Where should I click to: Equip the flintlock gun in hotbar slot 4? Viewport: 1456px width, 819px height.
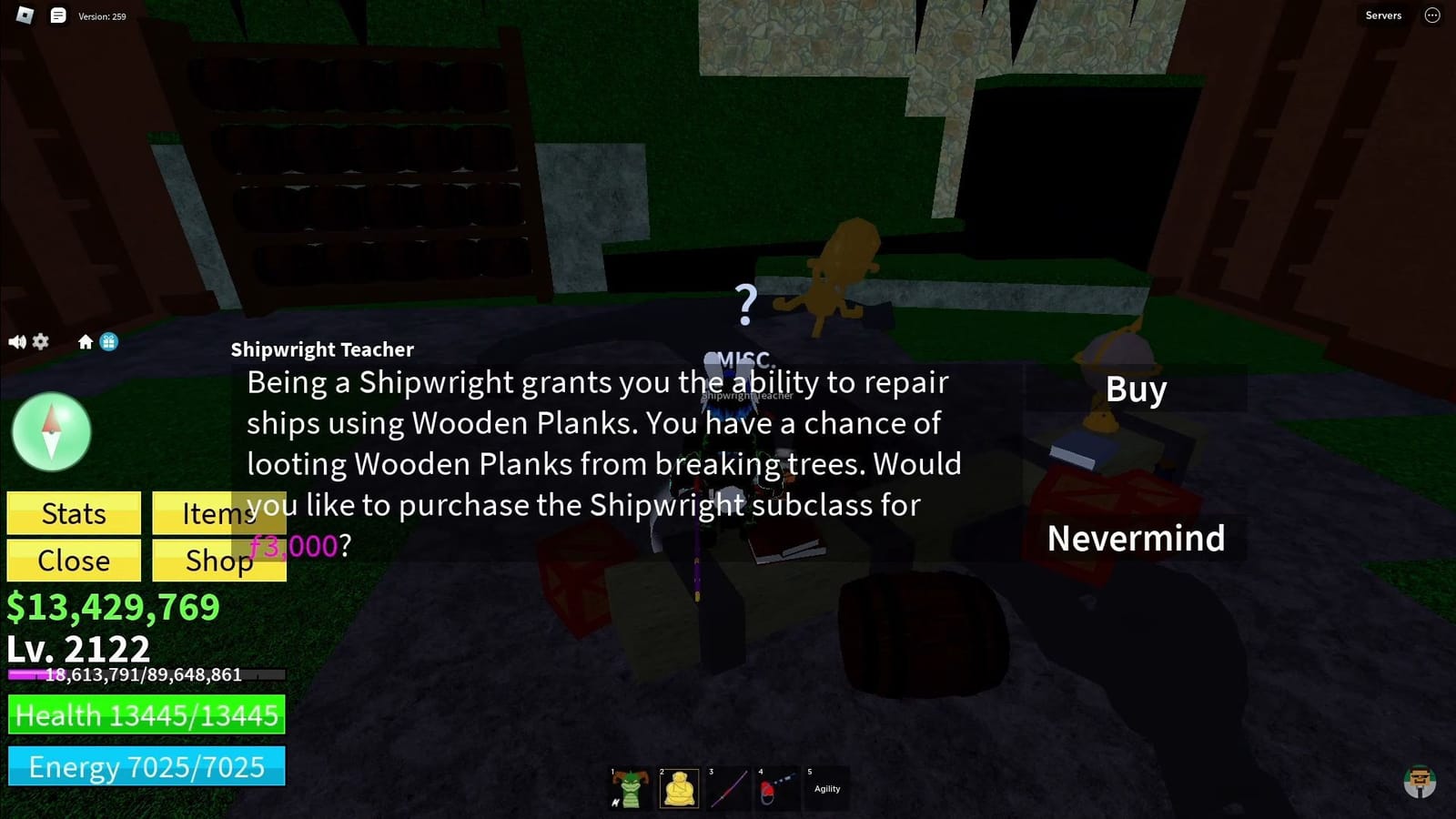click(778, 788)
